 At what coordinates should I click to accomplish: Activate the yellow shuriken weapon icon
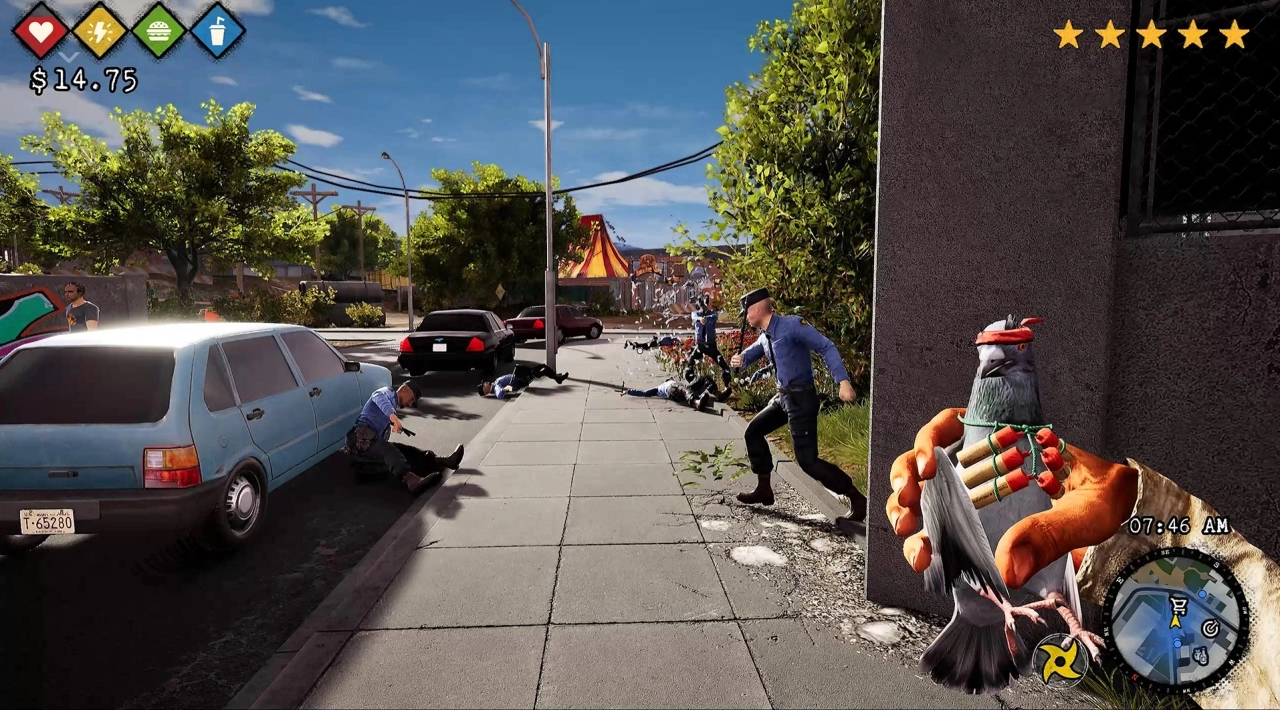pos(1058,660)
